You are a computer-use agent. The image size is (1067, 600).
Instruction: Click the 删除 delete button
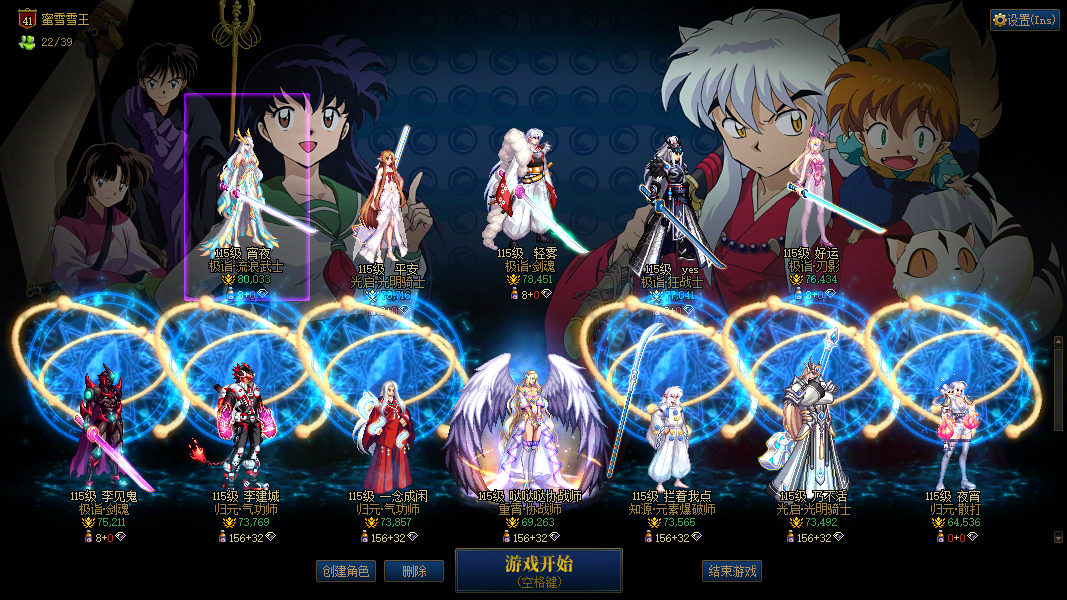(414, 571)
